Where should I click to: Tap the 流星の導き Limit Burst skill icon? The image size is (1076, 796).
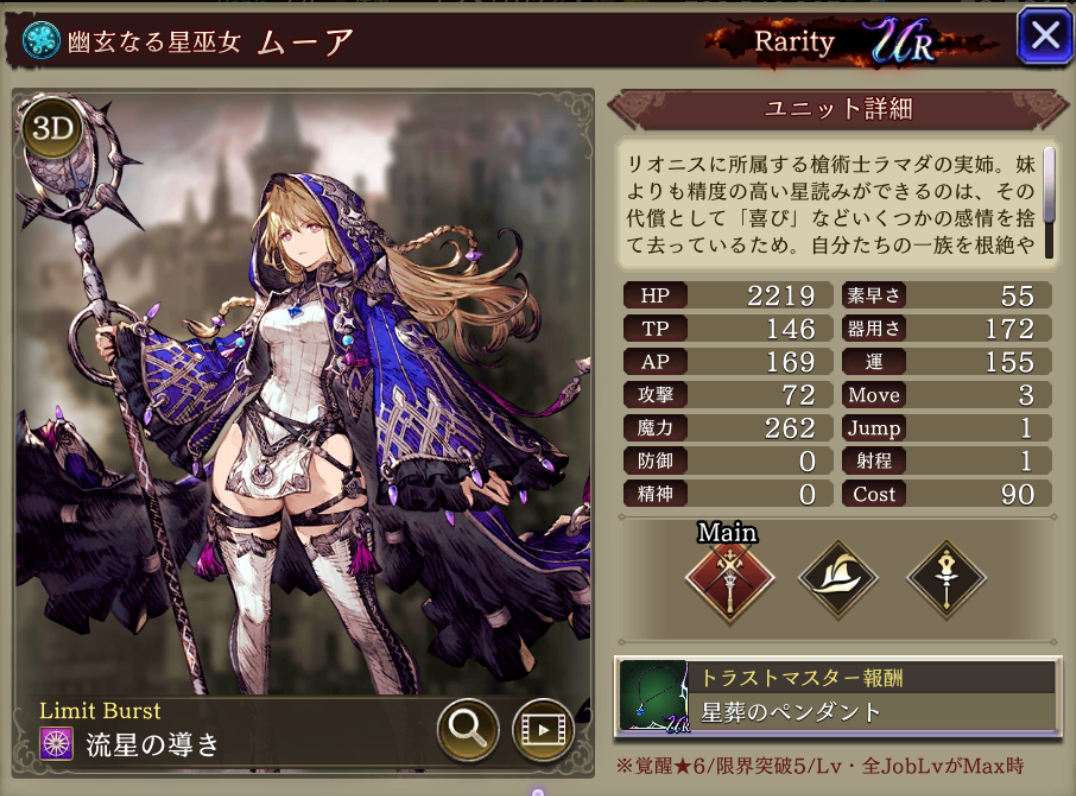[x=56, y=744]
